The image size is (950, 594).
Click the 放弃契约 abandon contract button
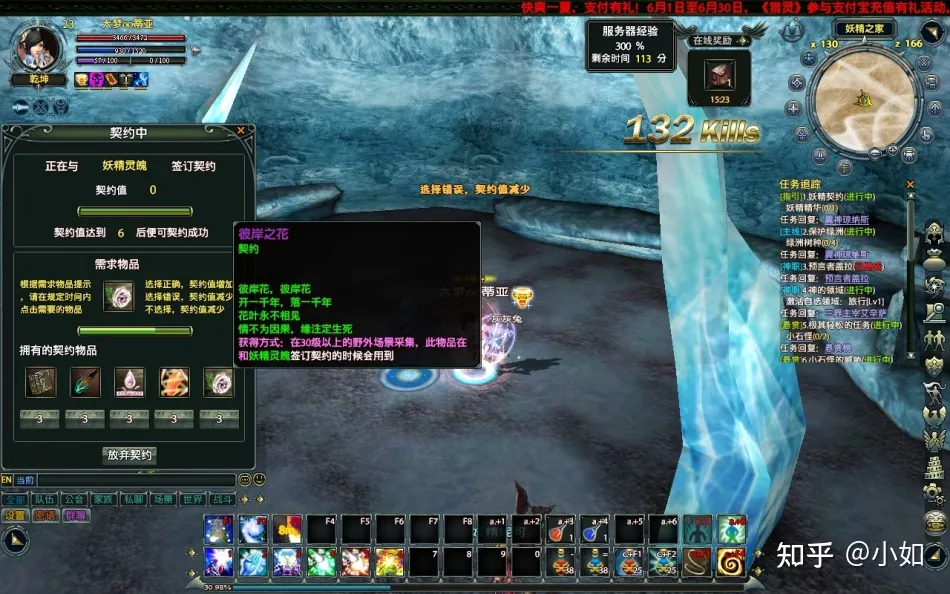click(x=129, y=455)
